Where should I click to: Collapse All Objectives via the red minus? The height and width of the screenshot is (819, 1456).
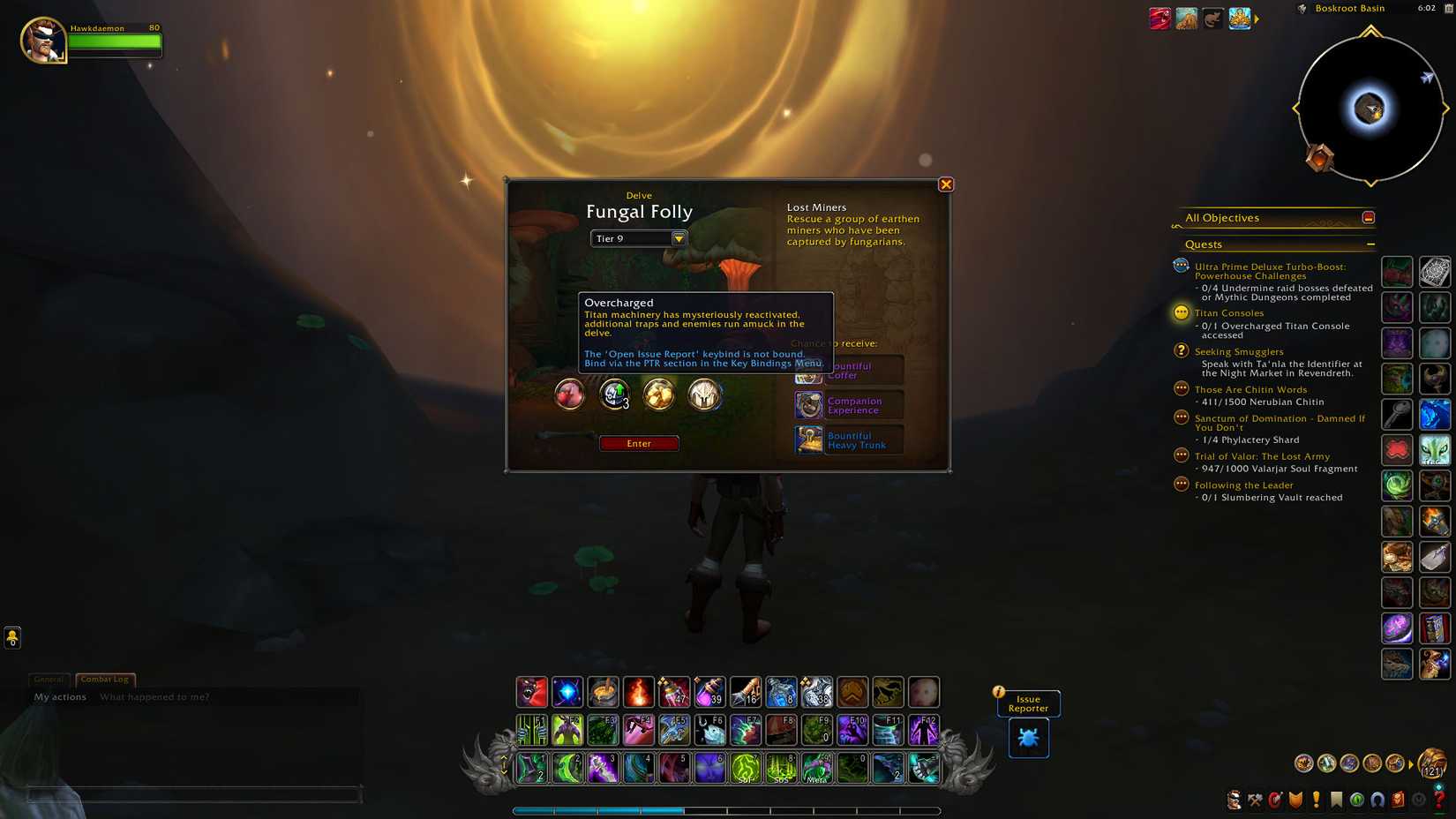[x=1368, y=216]
